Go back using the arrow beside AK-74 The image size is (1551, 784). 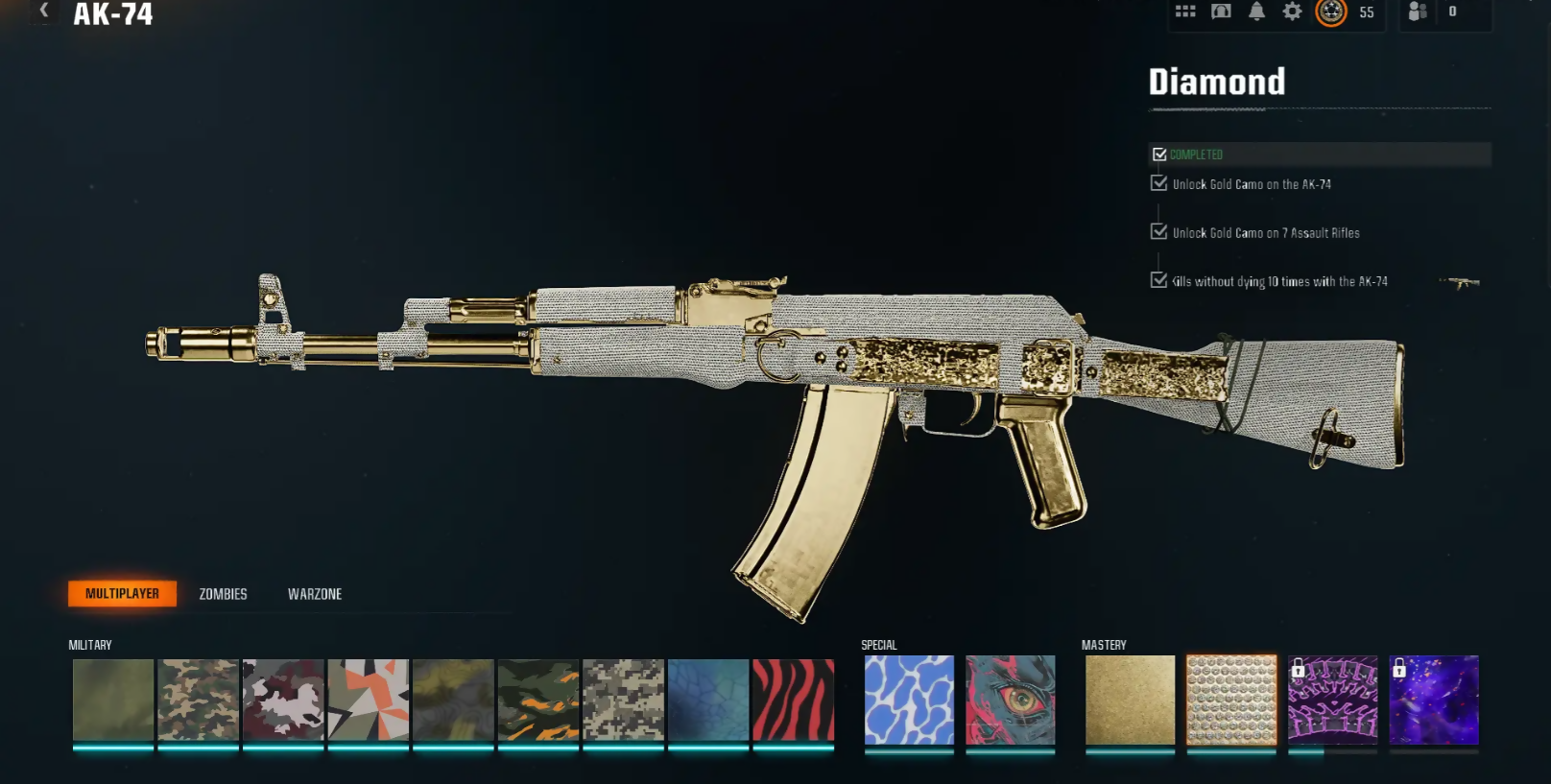[43, 11]
